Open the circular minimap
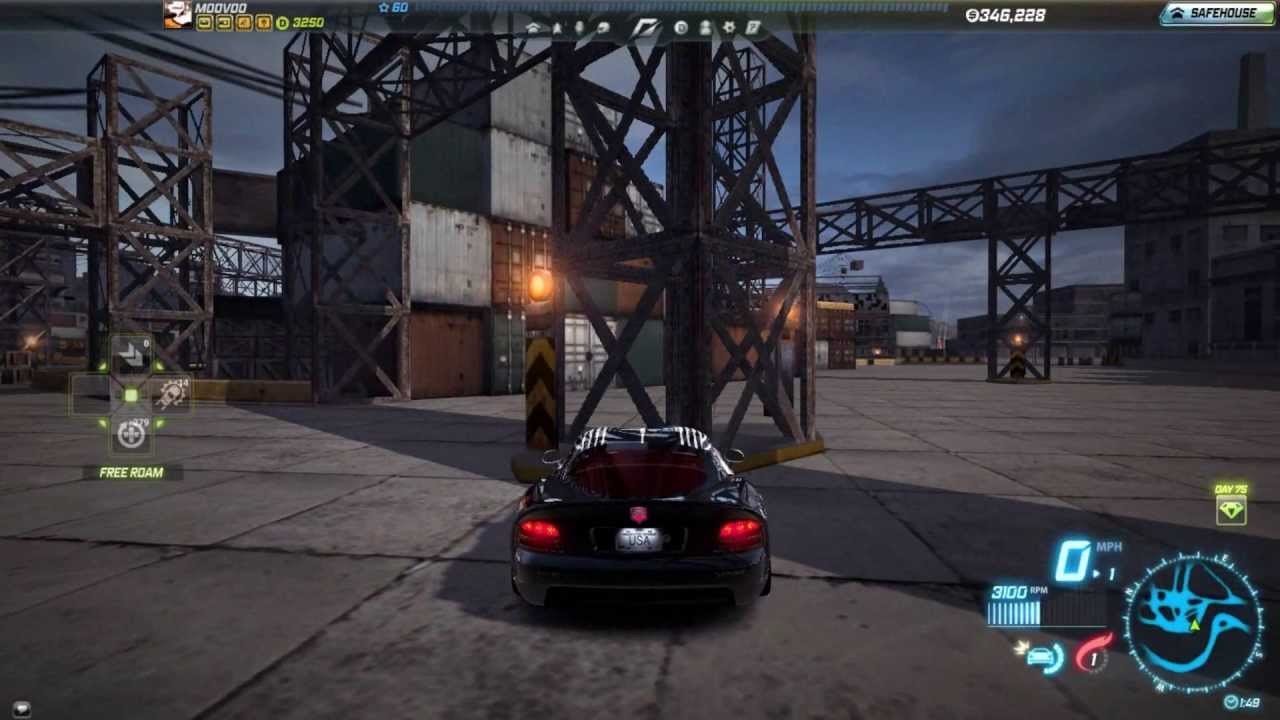The width and height of the screenshot is (1280, 720). pos(1193,622)
